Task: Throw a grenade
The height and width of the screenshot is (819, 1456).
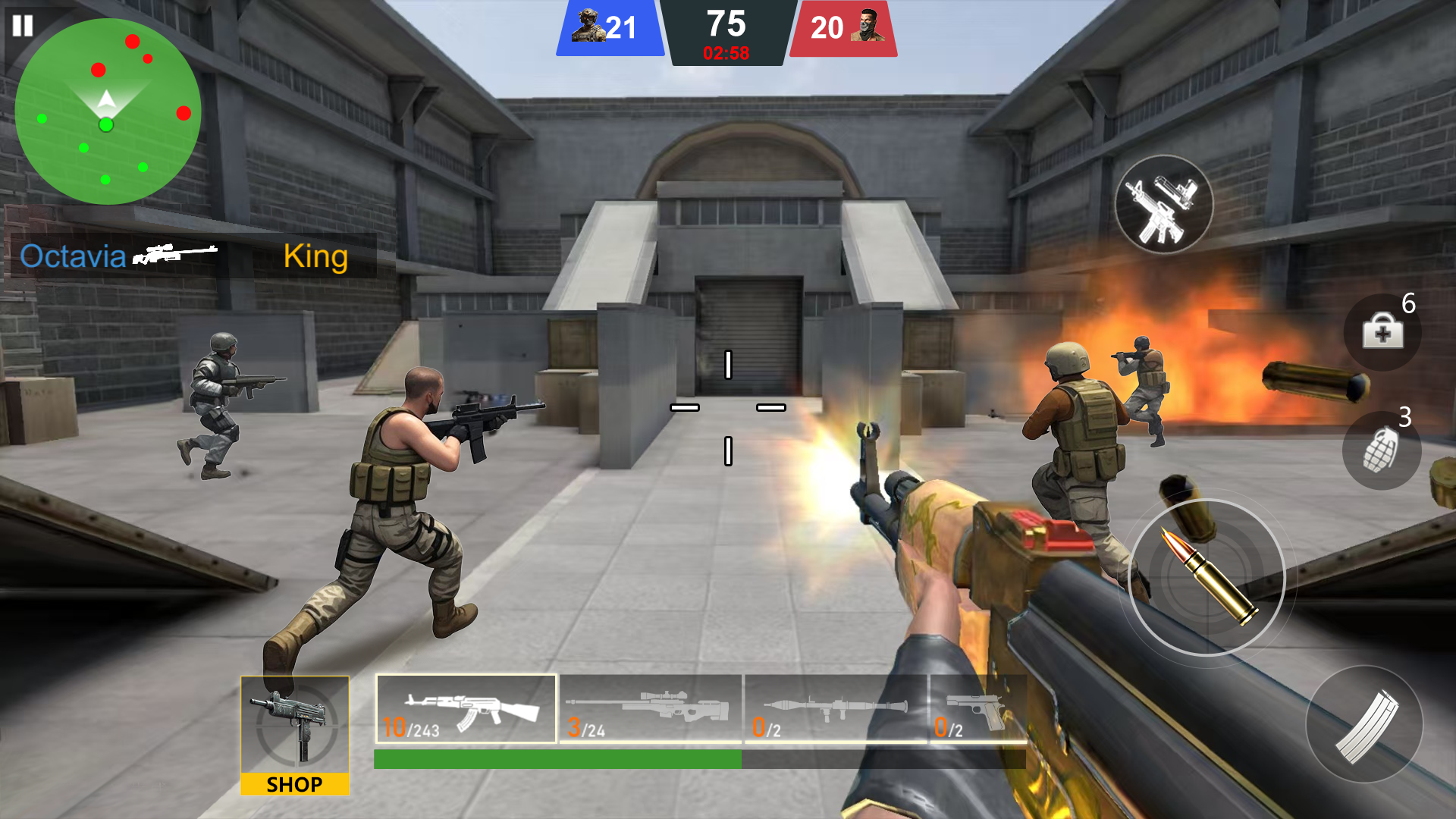Action: (1381, 450)
